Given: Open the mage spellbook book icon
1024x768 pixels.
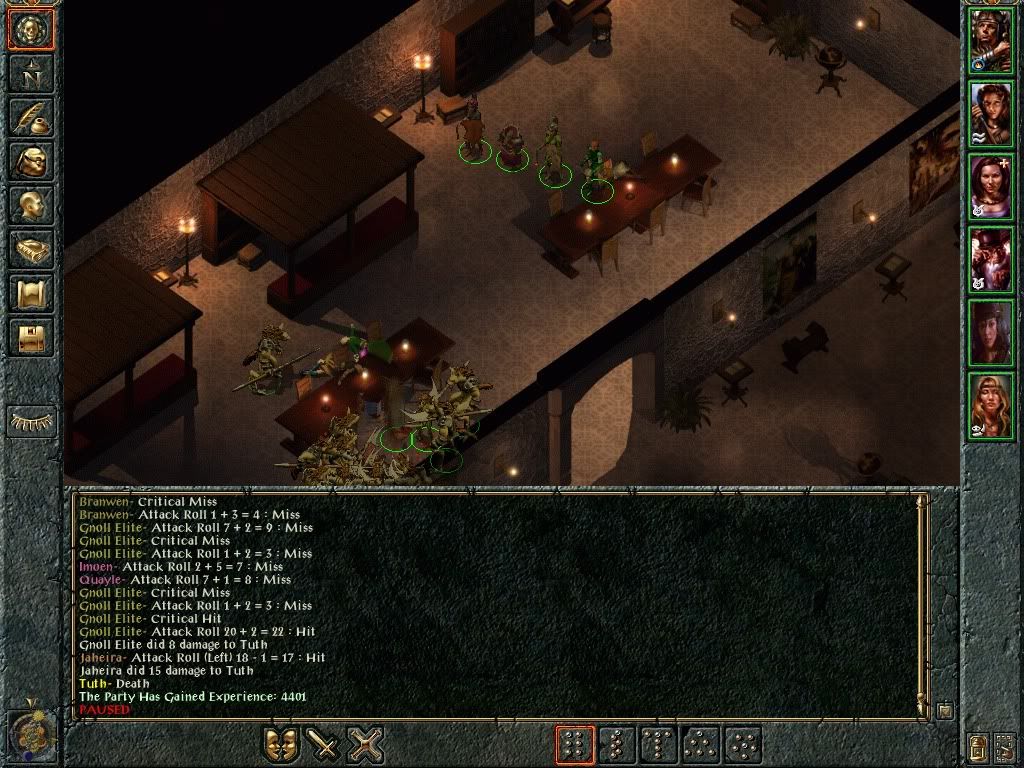Looking at the screenshot, I should point(31,249).
